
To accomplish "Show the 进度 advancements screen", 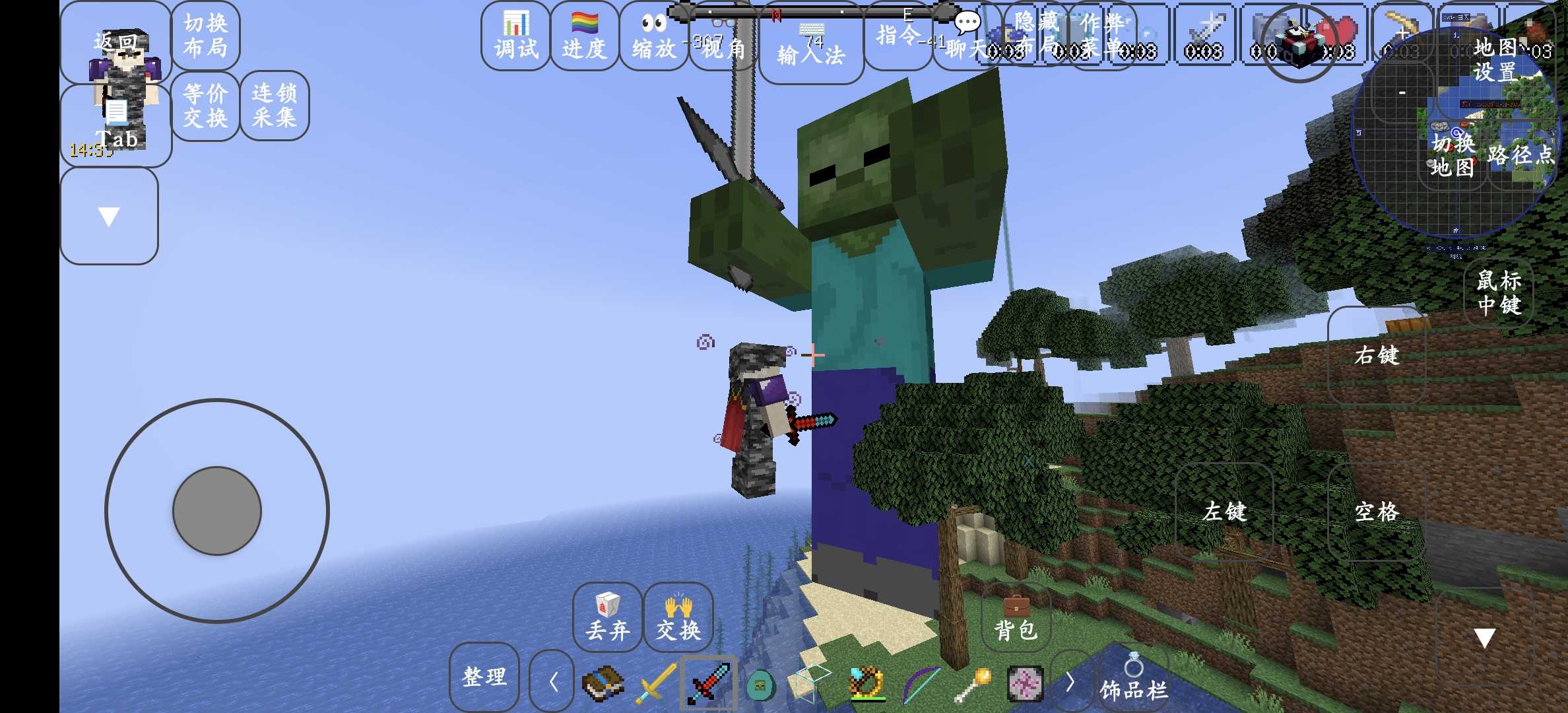I will tap(584, 36).
